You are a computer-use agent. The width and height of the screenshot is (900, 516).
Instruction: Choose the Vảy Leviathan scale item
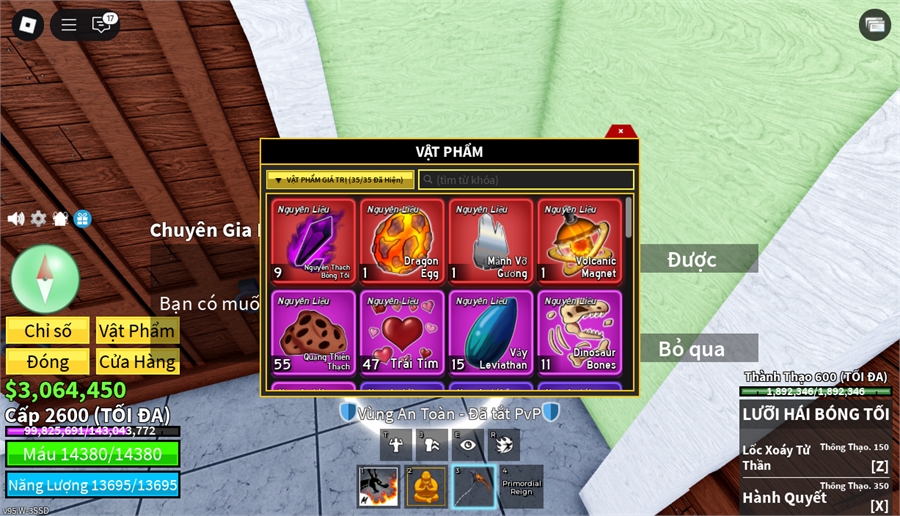tap(491, 333)
